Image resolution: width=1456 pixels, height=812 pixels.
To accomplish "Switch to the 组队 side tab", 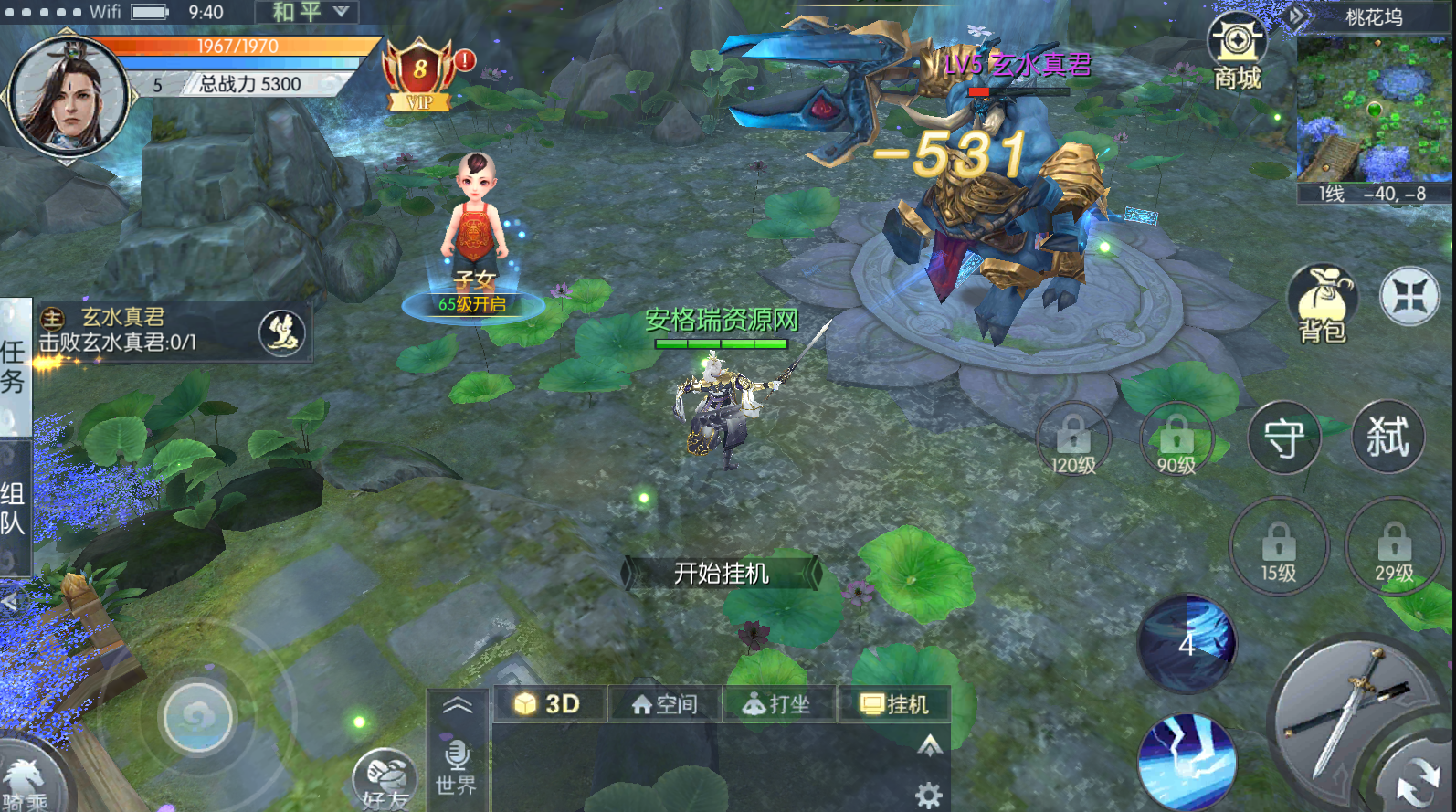I will pyautogui.click(x=15, y=508).
